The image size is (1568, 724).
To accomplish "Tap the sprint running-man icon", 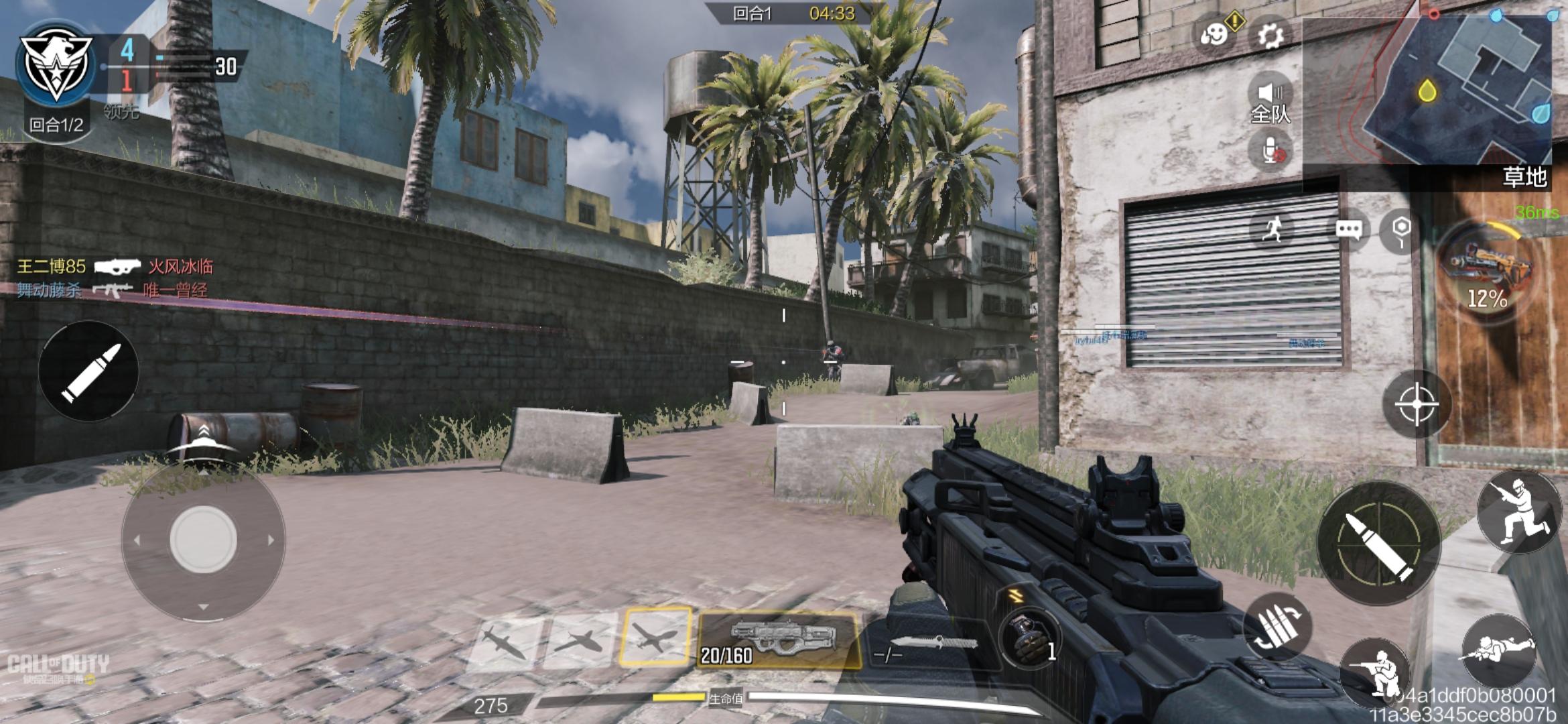I will (1272, 229).
